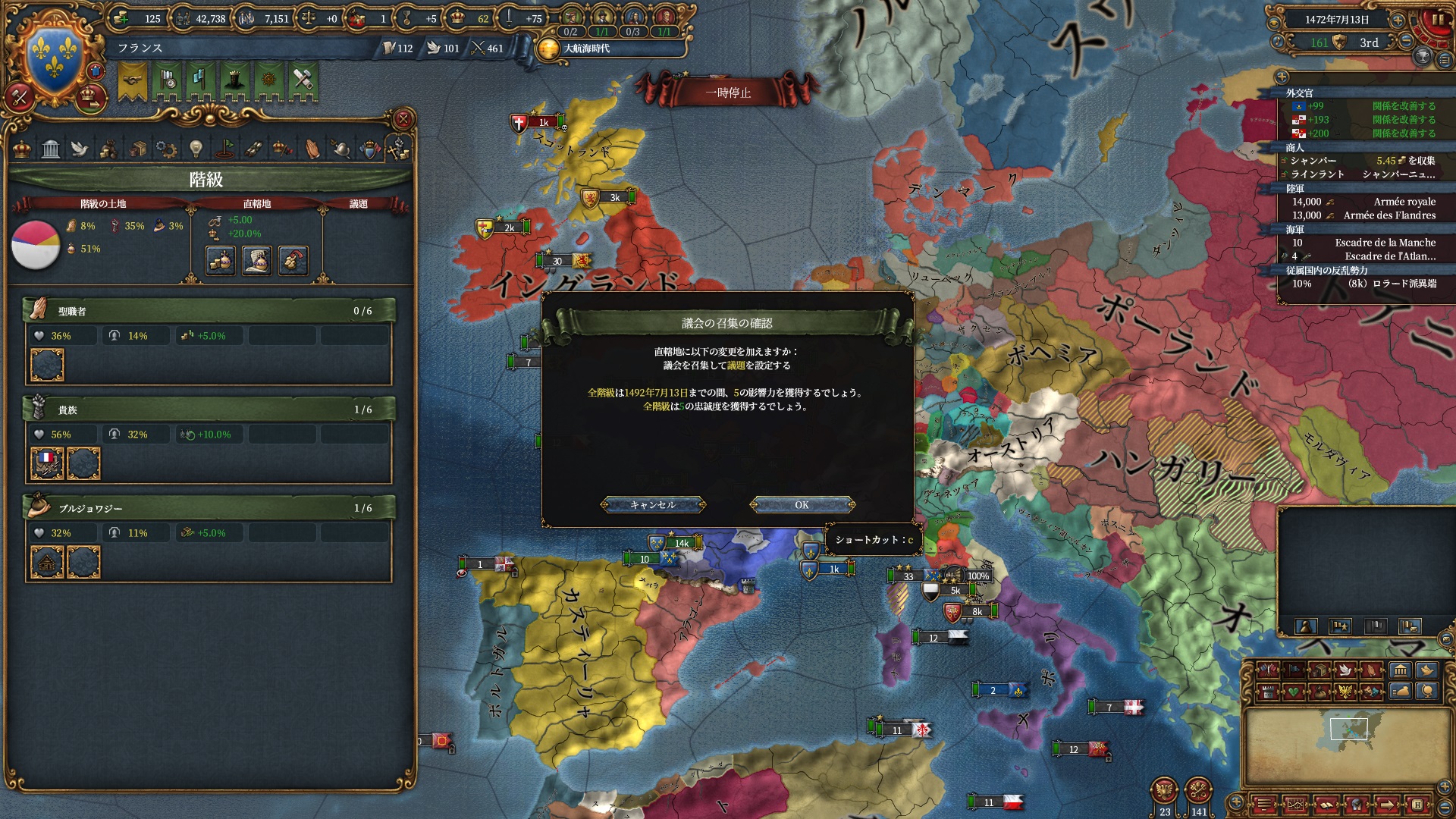Increase game speed with the plus button
The height and width of the screenshot is (819, 1456).
[x=1398, y=20]
